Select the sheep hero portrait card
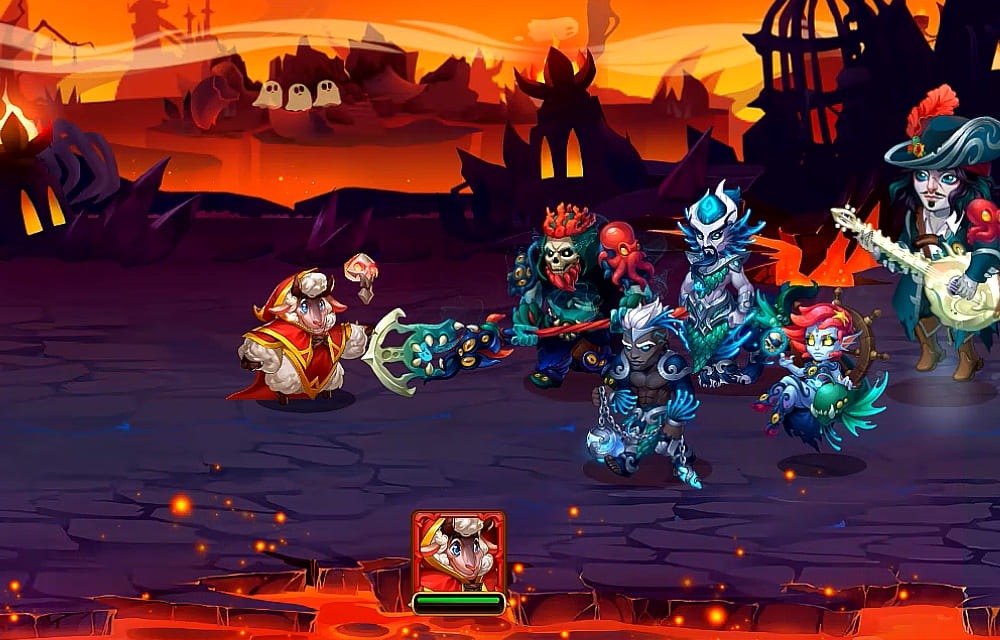Screen dimensions: 1000x640 pyautogui.click(x=458, y=552)
